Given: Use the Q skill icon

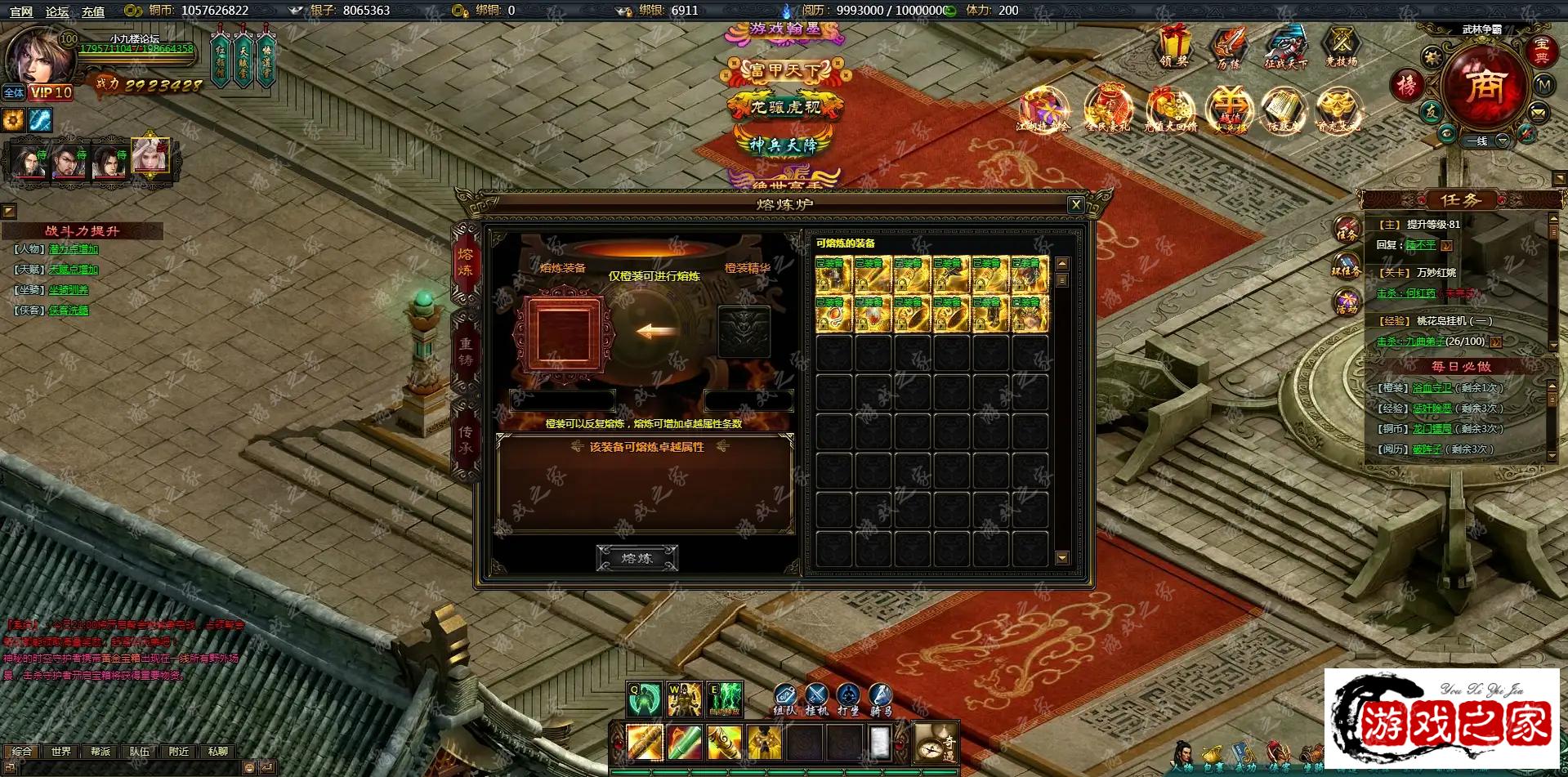Looking at the screenshot, I should click(x=644, y=699).
